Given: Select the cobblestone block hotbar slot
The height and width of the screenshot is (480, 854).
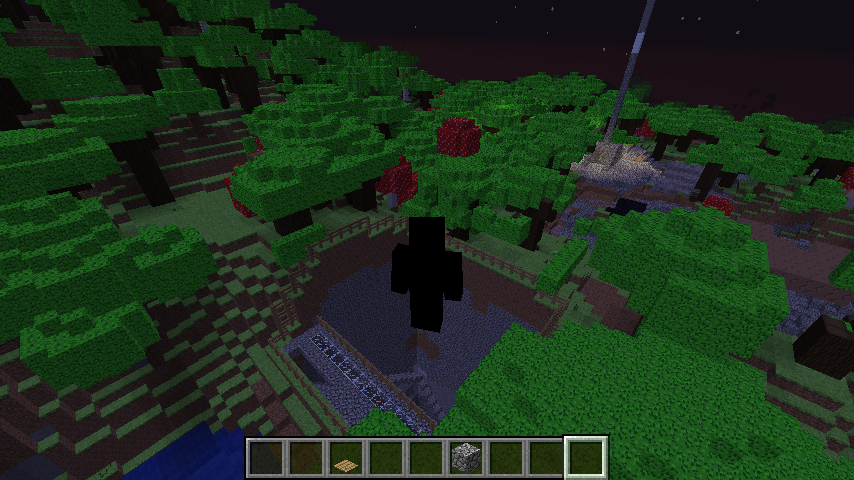Looking at the screenshot, I should (x=466, y=458).
